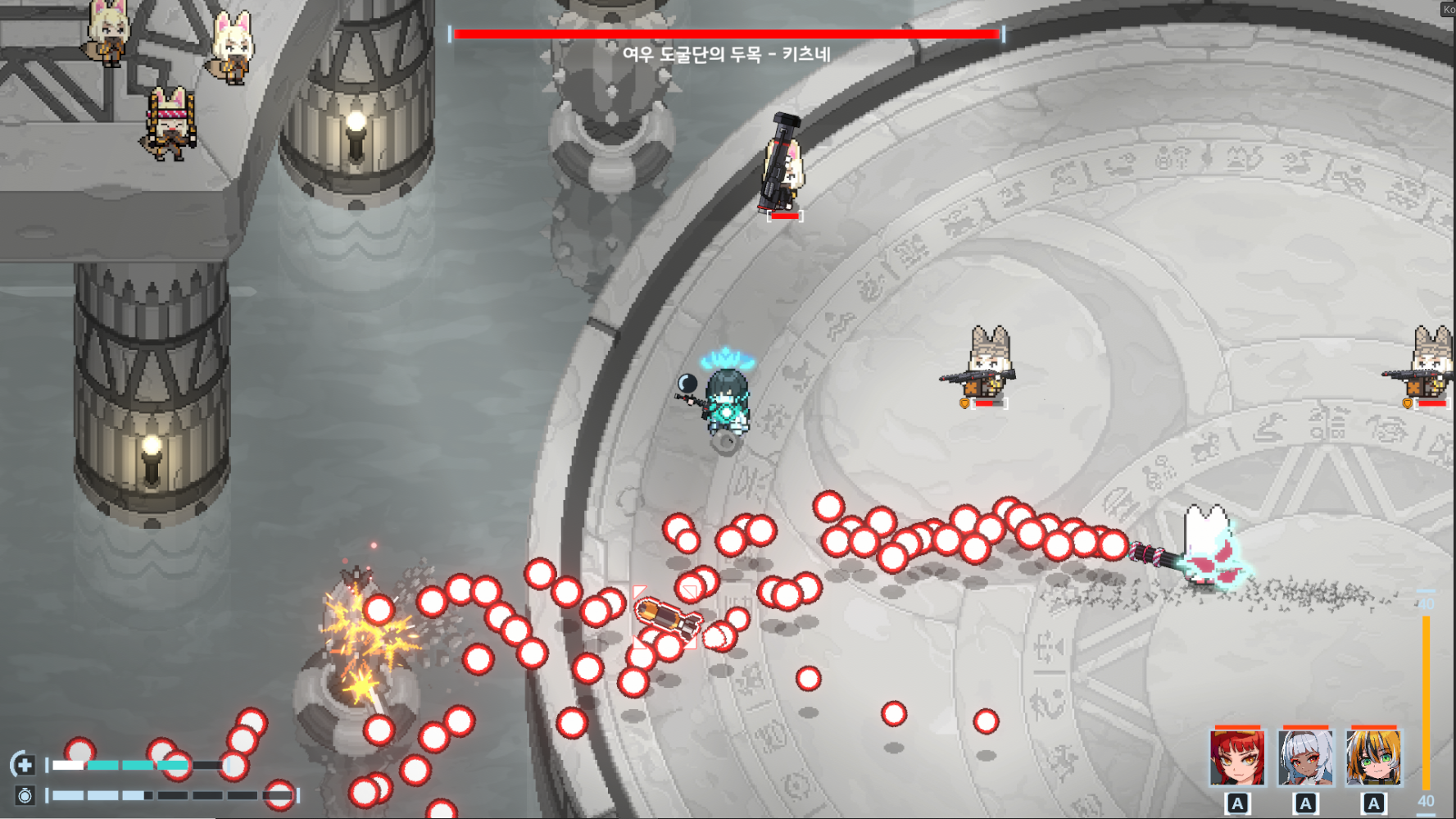Image resolution: width=1456 pixels, height=819 pixels.
Task: Click the red-haired character portrait
Action: [x=1237, y=758]
